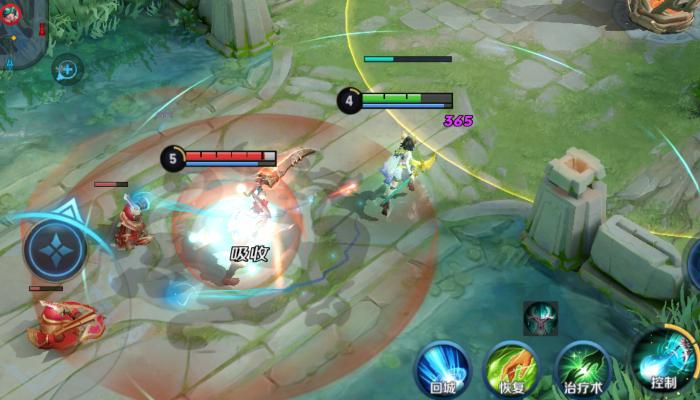Tap the movement joystick pad
The image size is (700, 400).
(x=56, y=250)
